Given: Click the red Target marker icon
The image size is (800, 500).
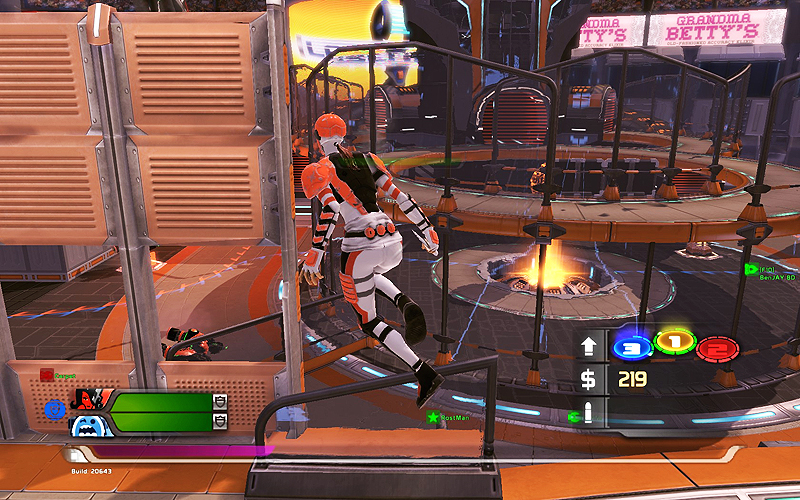Looking at the screenshot, I should pyautogui.click(x=46, y=375).
